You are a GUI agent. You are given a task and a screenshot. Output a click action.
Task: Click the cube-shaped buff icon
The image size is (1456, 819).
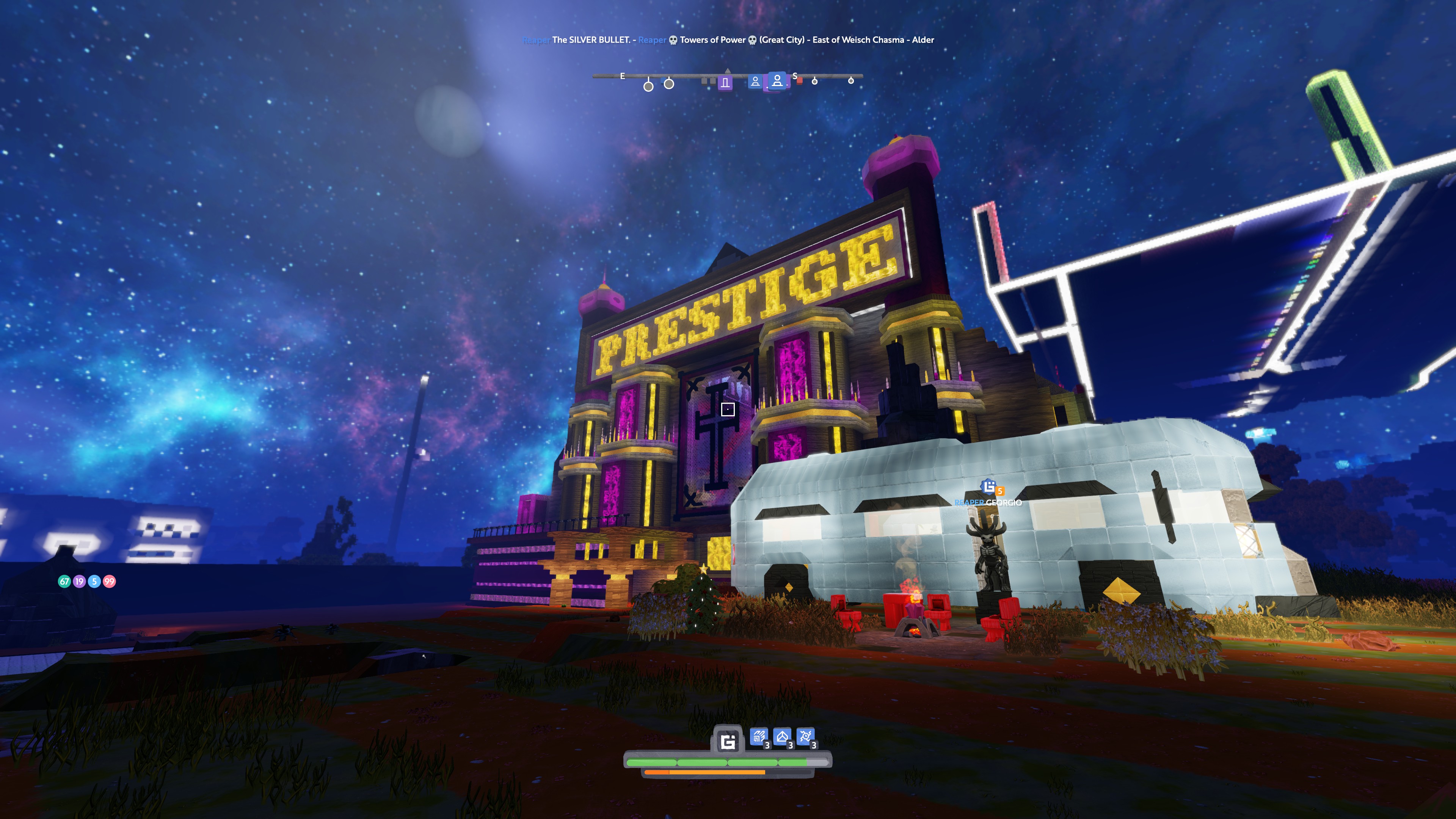click(x=782, y=736)
